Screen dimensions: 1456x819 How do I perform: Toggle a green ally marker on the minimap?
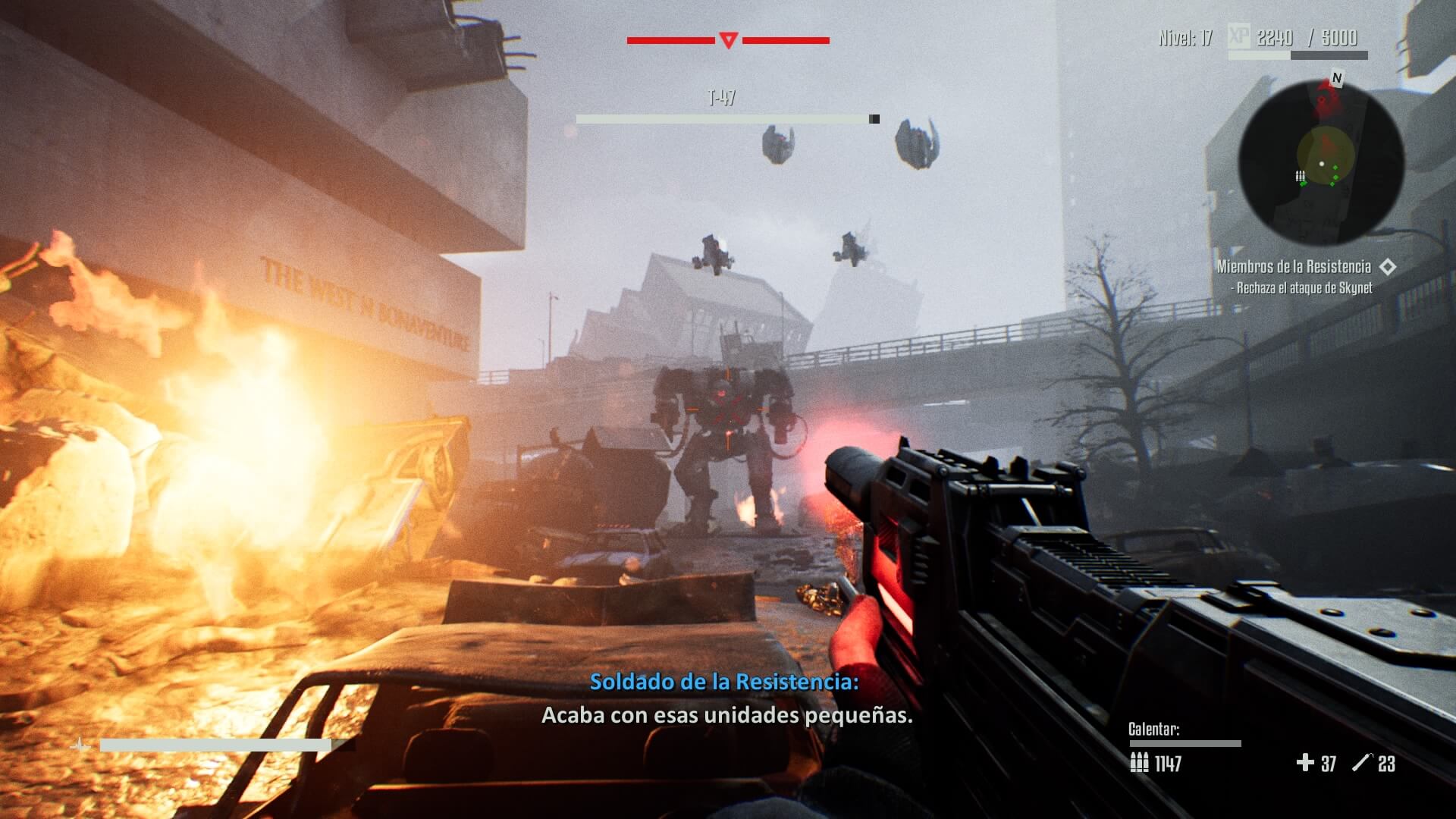[x=1335, y=168]
